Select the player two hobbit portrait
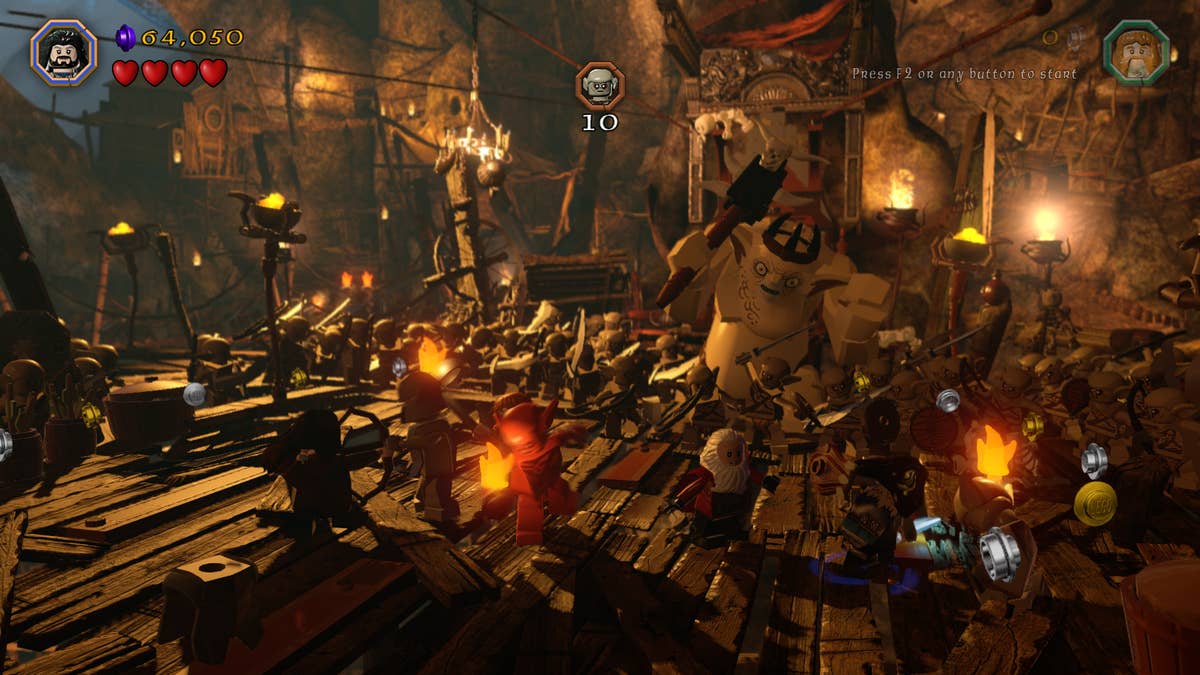Viewport: 1200px width, 675px height. pyautogui.click(x=1135, y=51)
